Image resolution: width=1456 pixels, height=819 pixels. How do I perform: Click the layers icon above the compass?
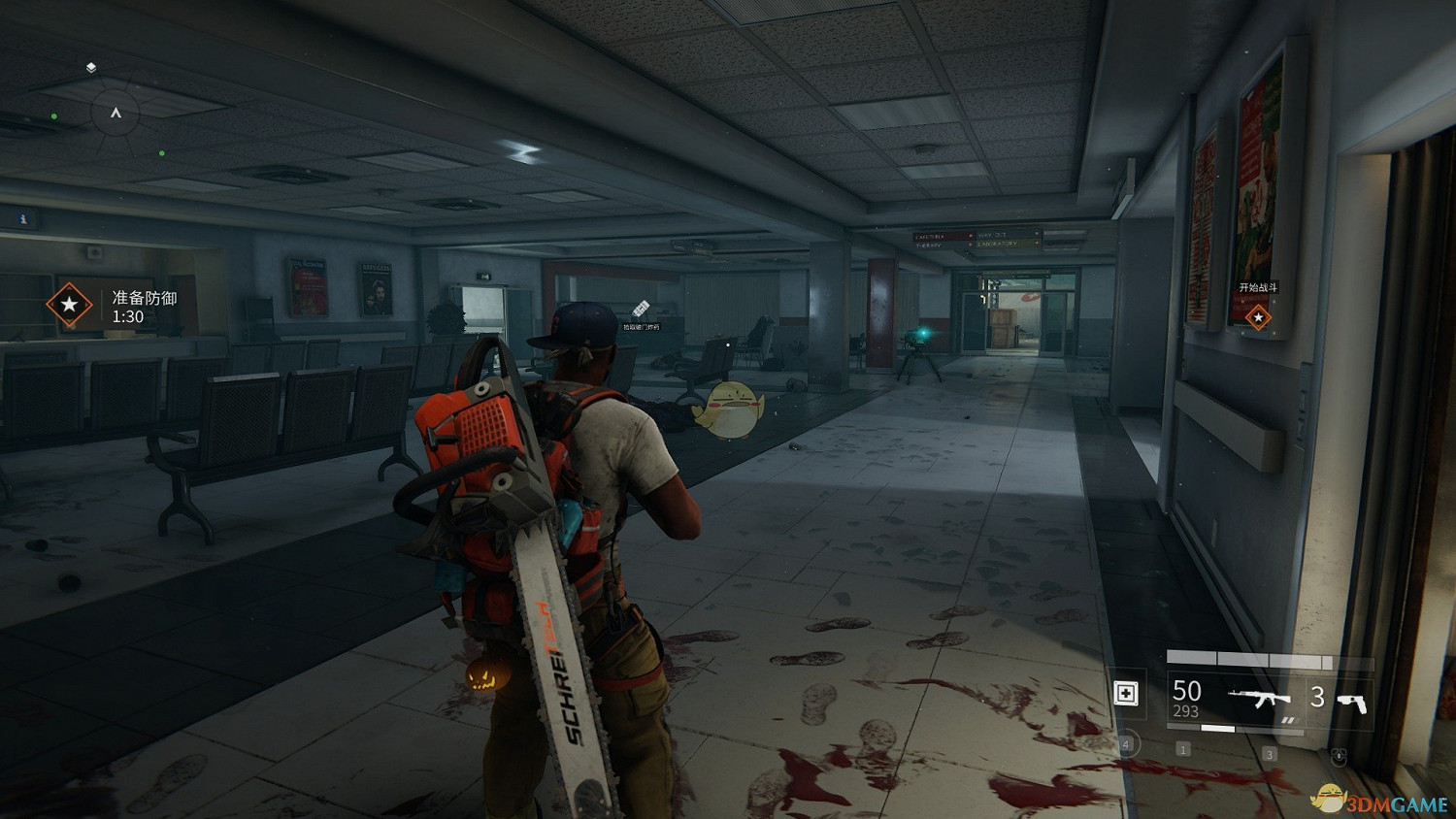point(90,68)
